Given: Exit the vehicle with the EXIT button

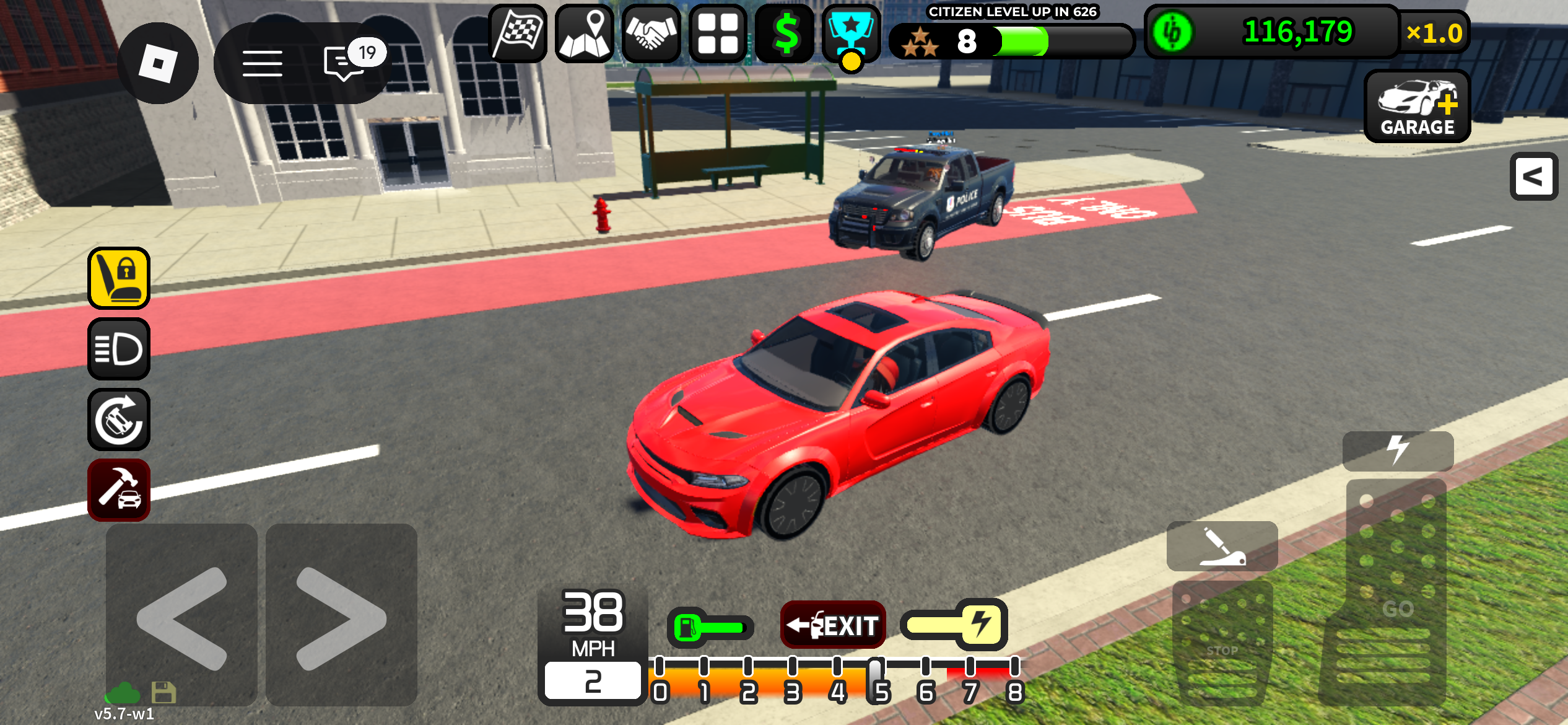Looking at the screenshot, I should click(x=833, y=625).
